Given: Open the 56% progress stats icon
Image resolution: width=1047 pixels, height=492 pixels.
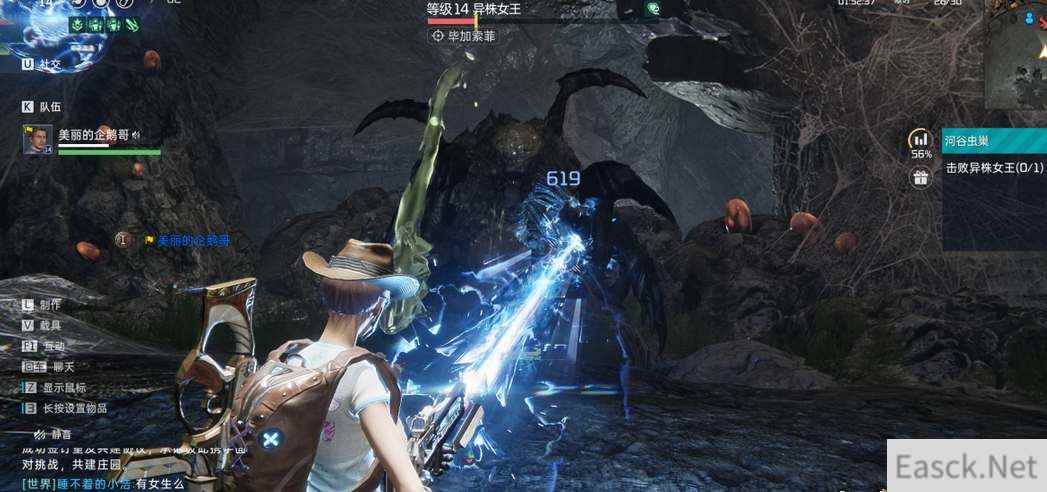Looking at the screenshot, I should (x=920, y=141).
